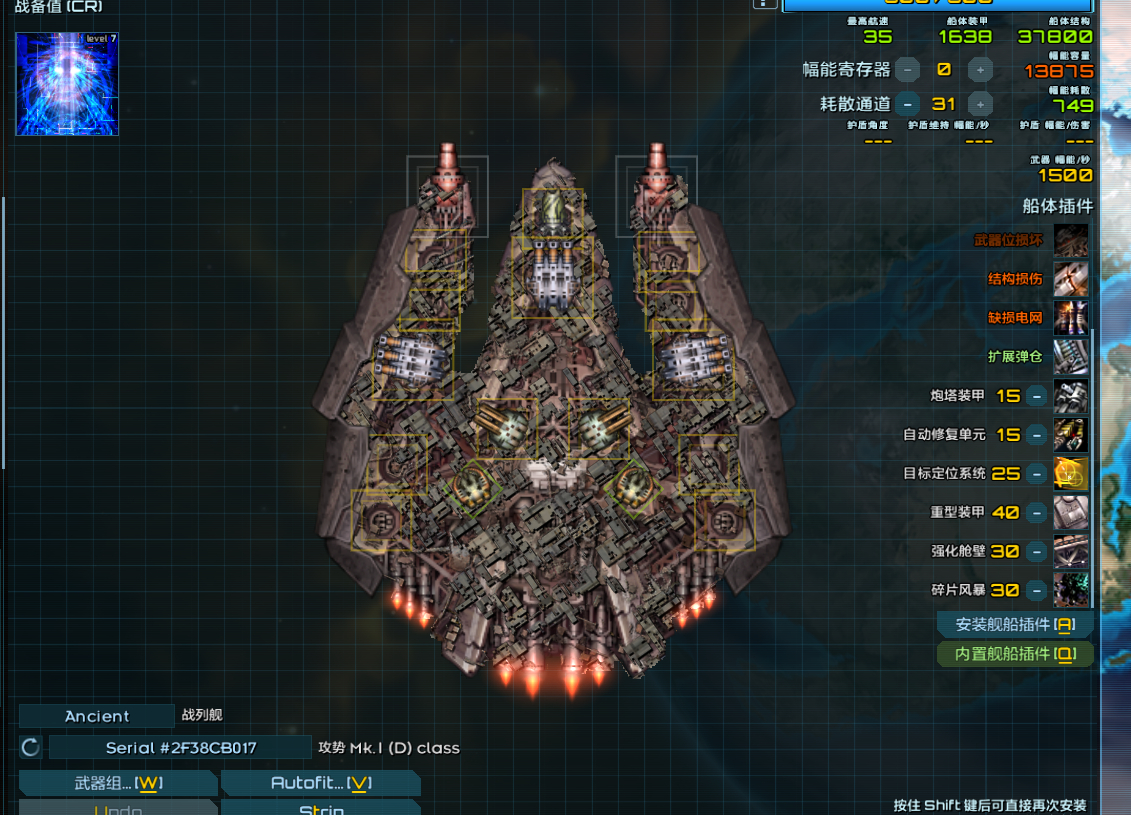Remove the 自动修复单元 hullmod

pyautogui.click(x=1037, y=435)
